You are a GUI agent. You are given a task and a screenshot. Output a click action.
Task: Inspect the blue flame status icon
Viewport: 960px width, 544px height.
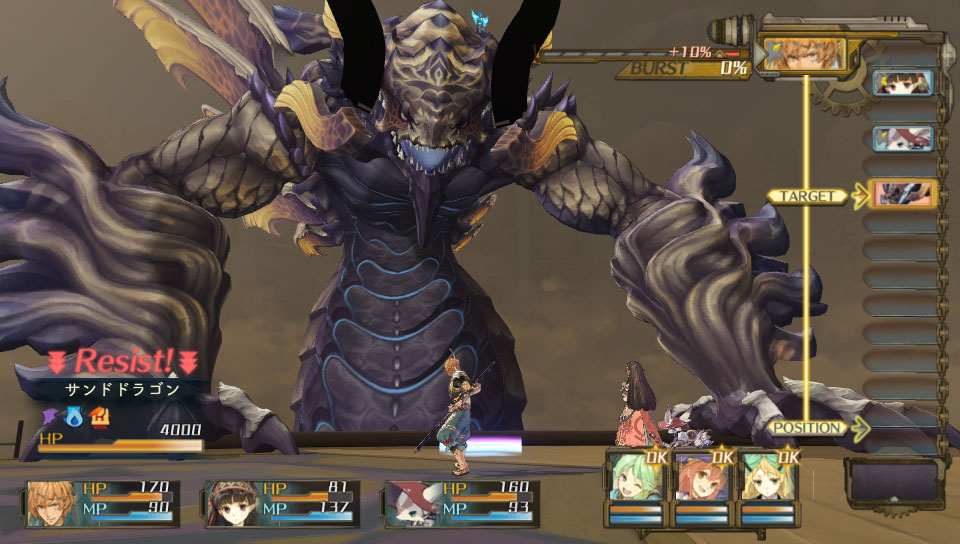(75, 414)
